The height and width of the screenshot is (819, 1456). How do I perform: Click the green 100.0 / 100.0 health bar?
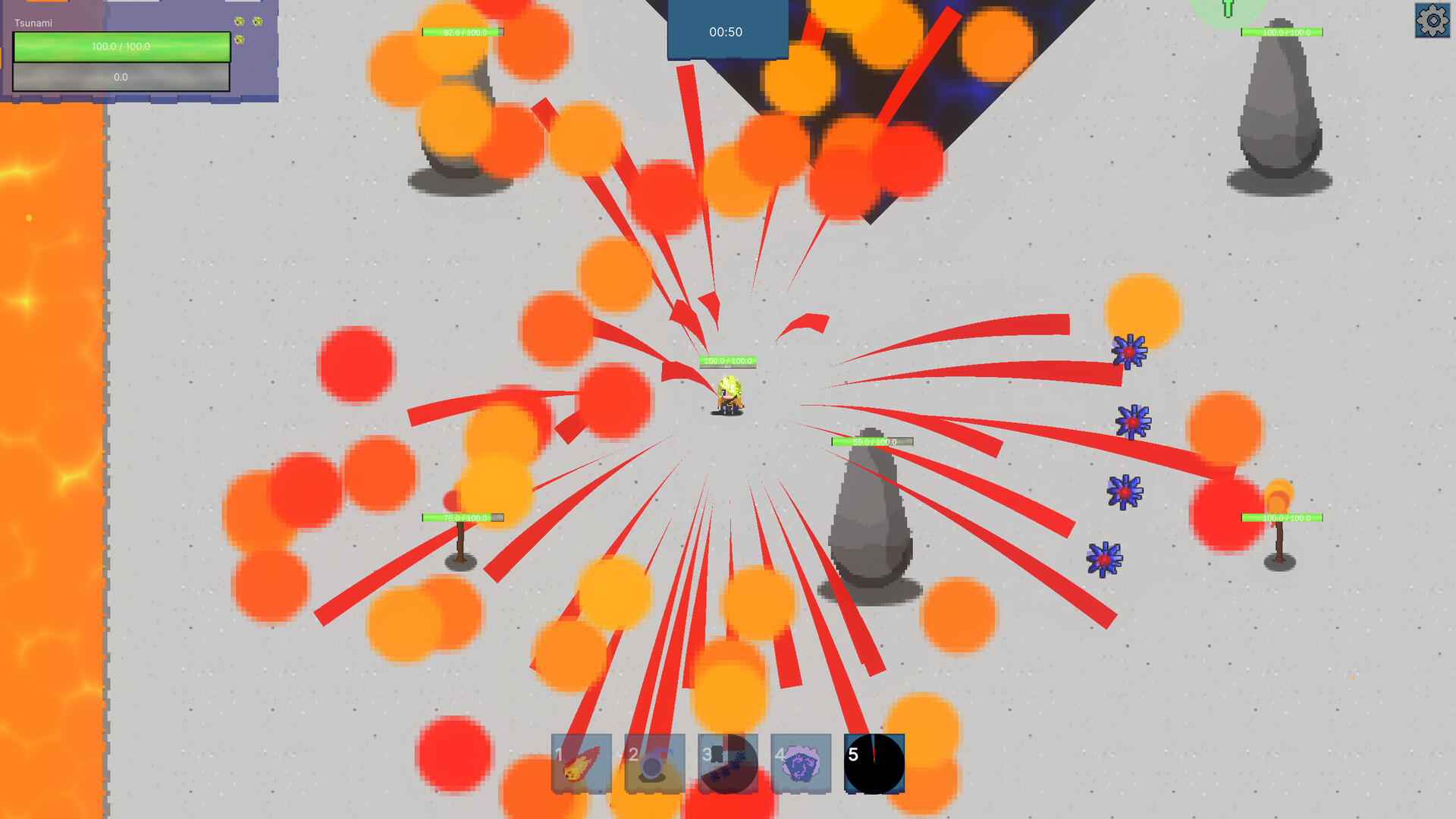tap(121, 46)
